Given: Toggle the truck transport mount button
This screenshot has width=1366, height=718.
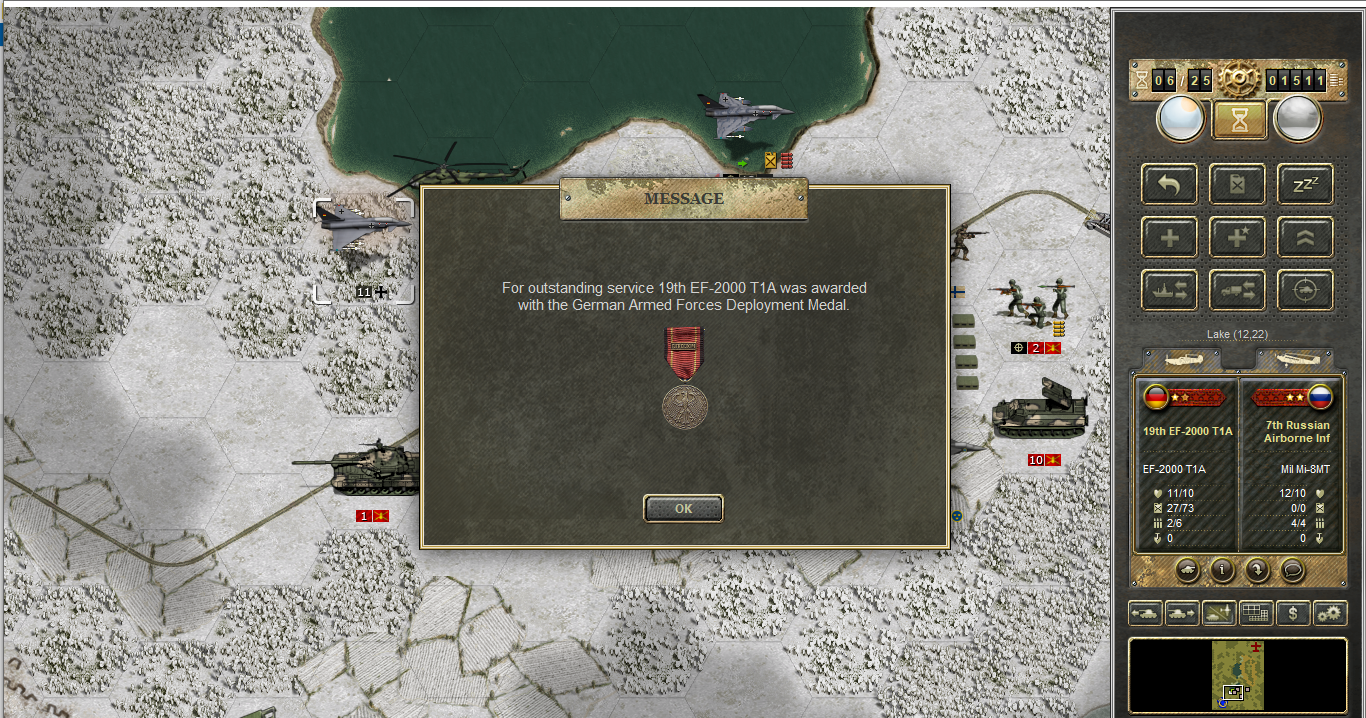Looking at the screenshot, I should 1237,290.
